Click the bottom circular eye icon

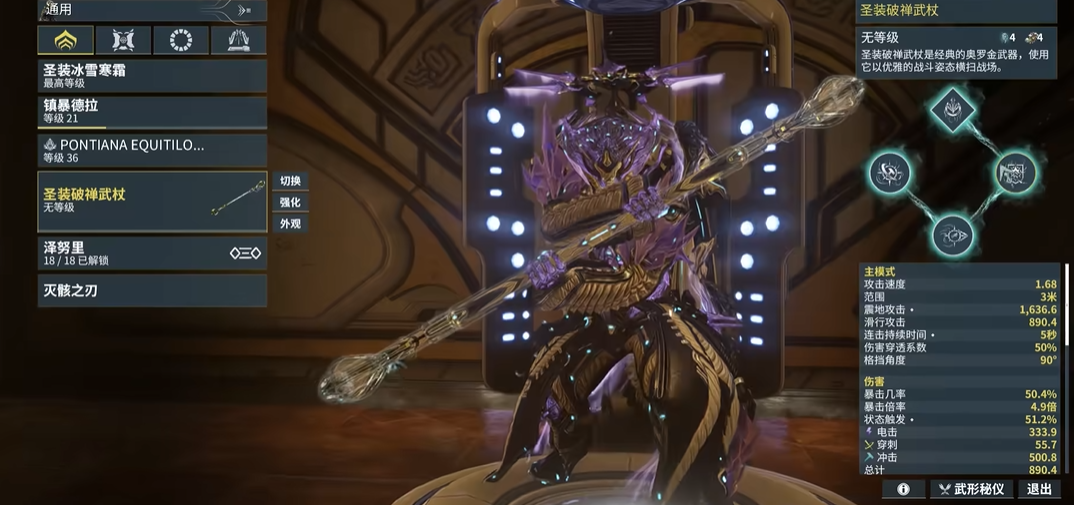[x=952, y=236]
